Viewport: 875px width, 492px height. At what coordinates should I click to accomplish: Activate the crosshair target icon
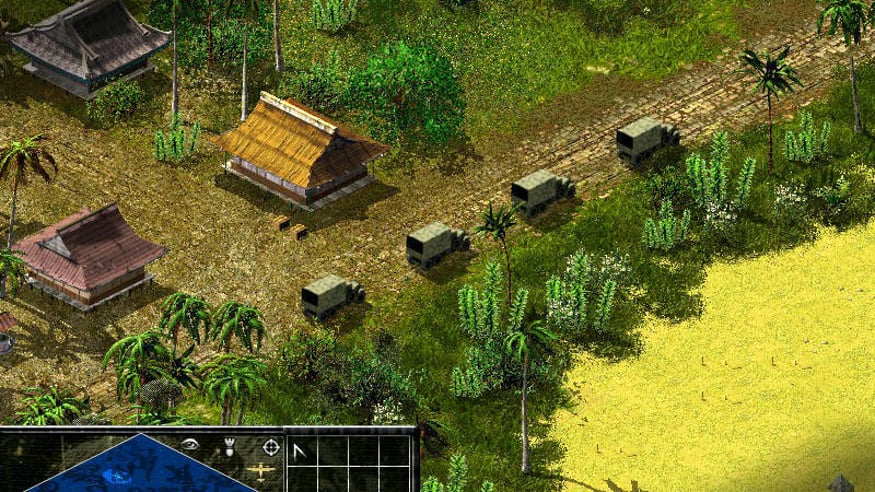(270, 445)
